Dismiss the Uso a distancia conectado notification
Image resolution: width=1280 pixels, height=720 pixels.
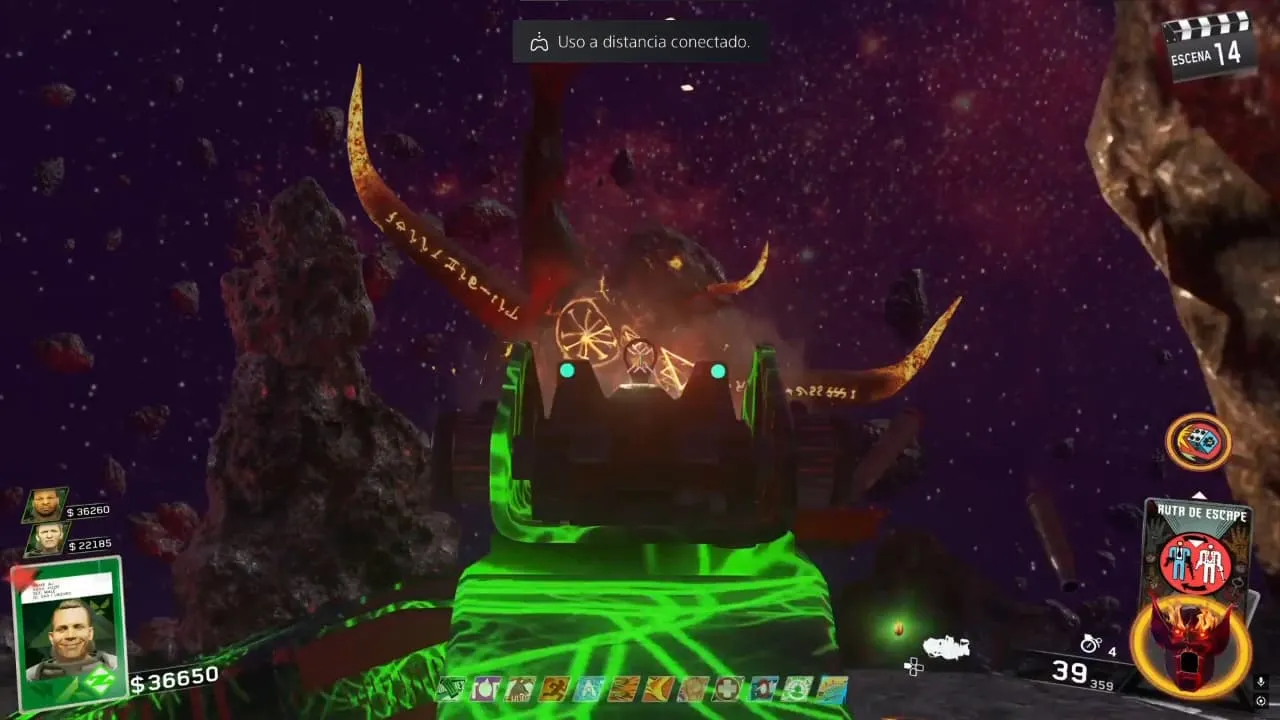point(639,42)
